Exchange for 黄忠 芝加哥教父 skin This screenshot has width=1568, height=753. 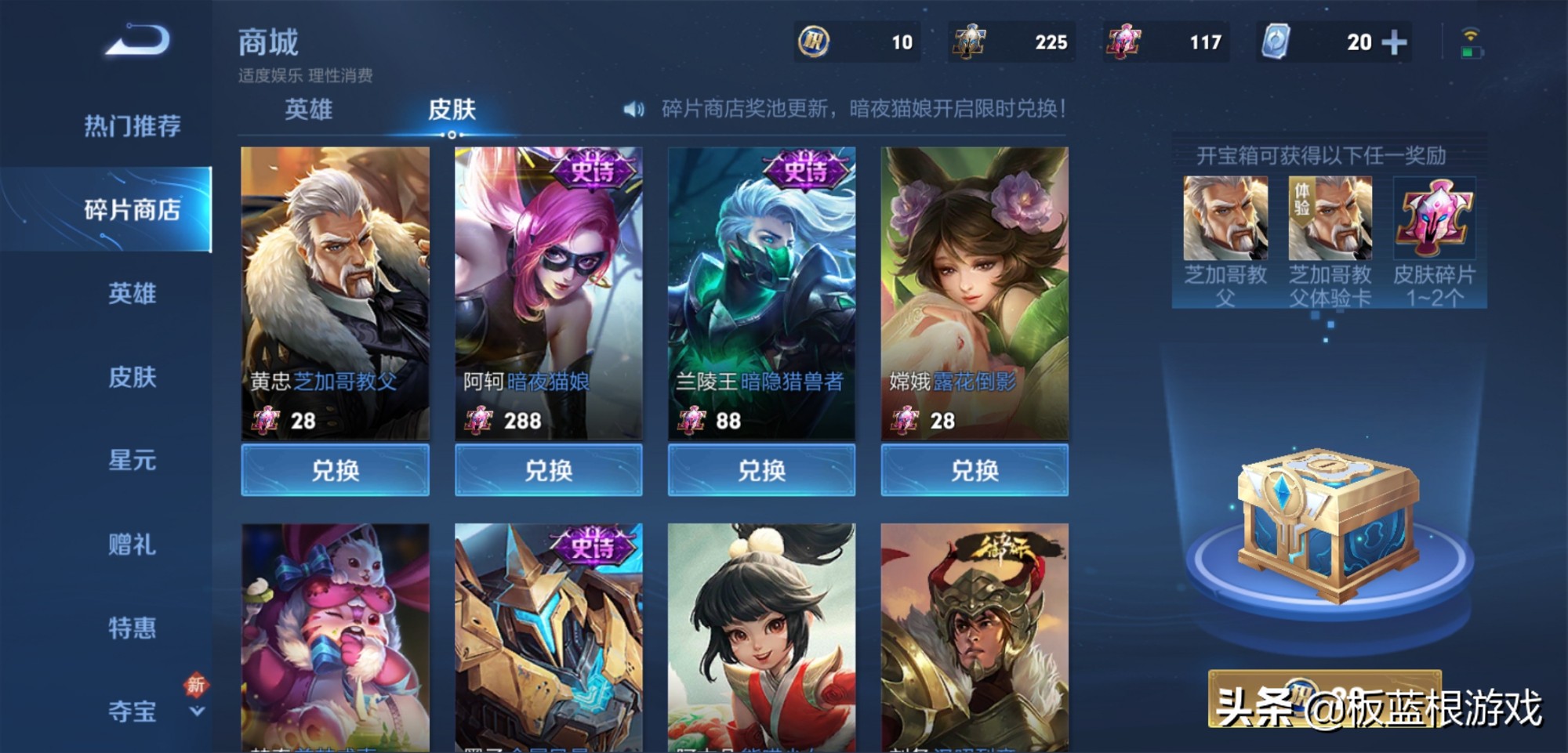335,470
